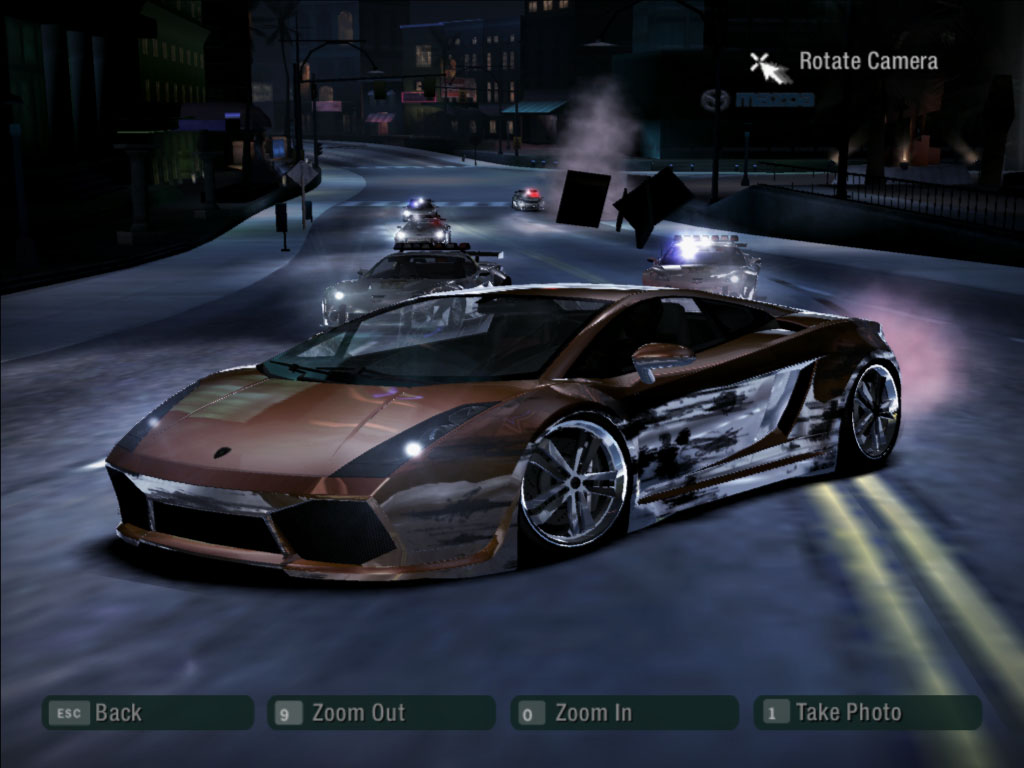Select the Zoom In button
Viewport: 1024px width, 768px height.
click(x=624, y=713)
